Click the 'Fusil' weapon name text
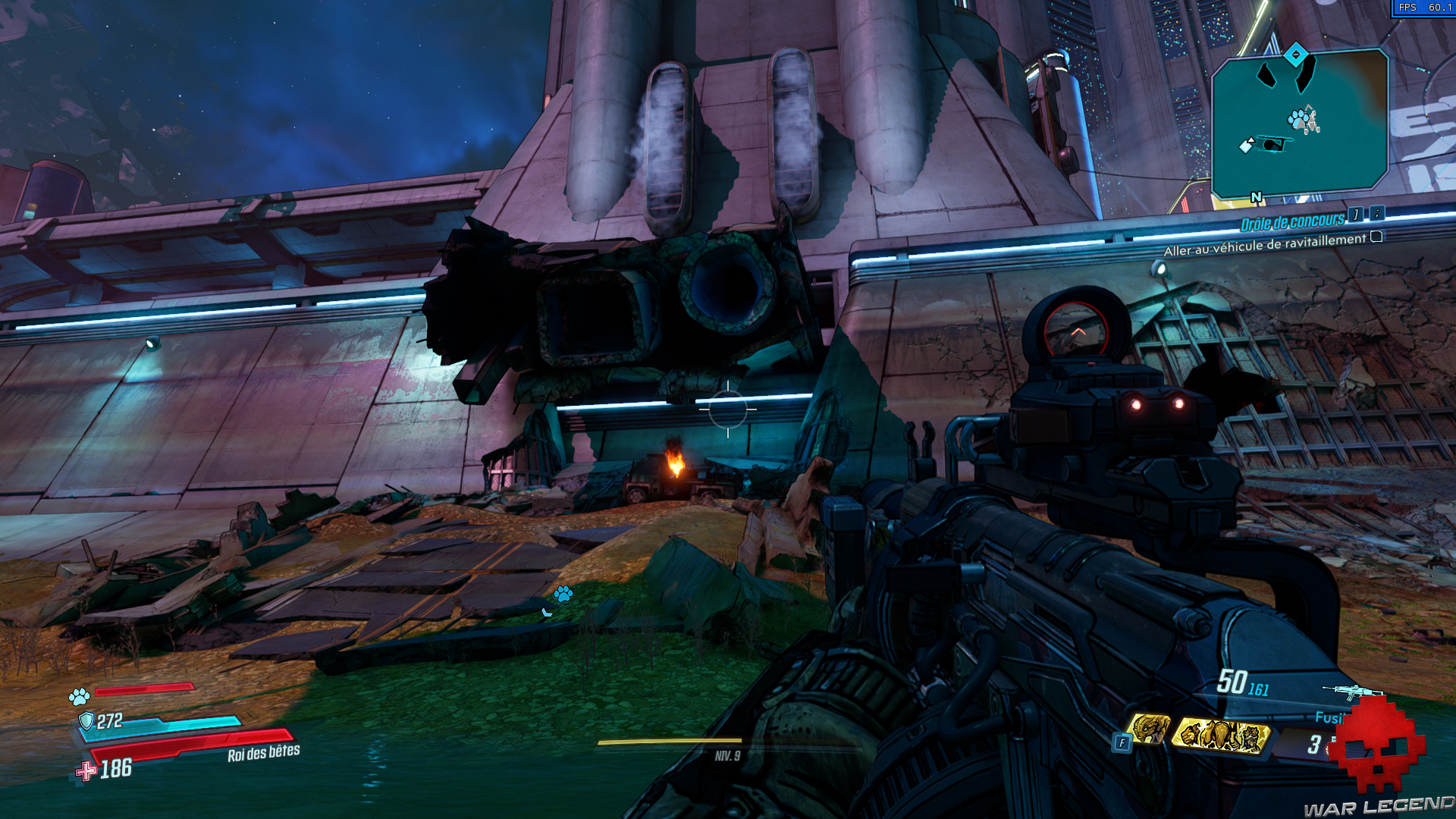The width and height of the screenshot is (1456, 819). 1329,717
